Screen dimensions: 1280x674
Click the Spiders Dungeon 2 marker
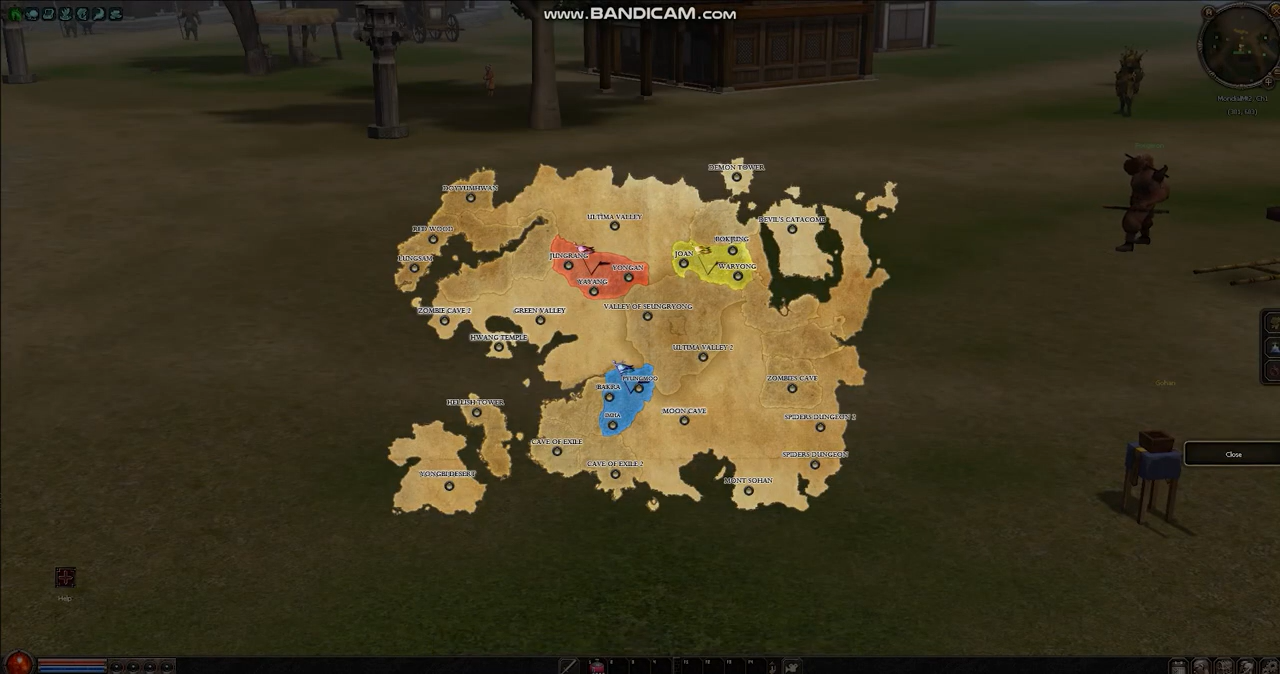pyautogui.click(x=820, y=427)
